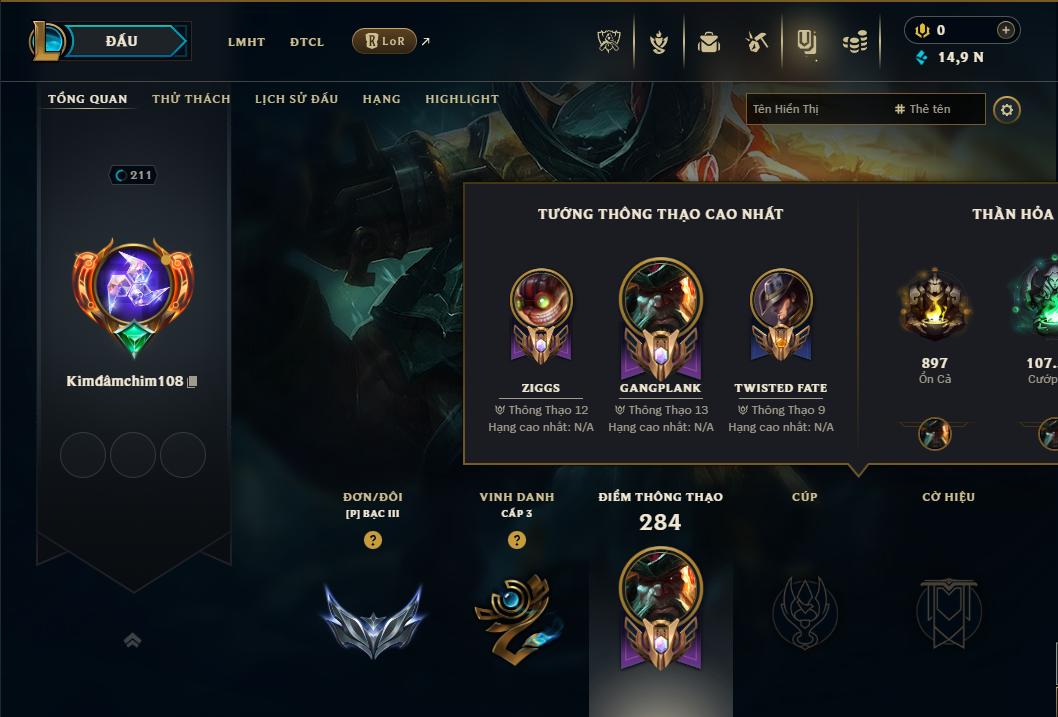Screen dimensions: 1058x717
Task: Open the Clash emblem icon
Action: (x=609, y=42)
